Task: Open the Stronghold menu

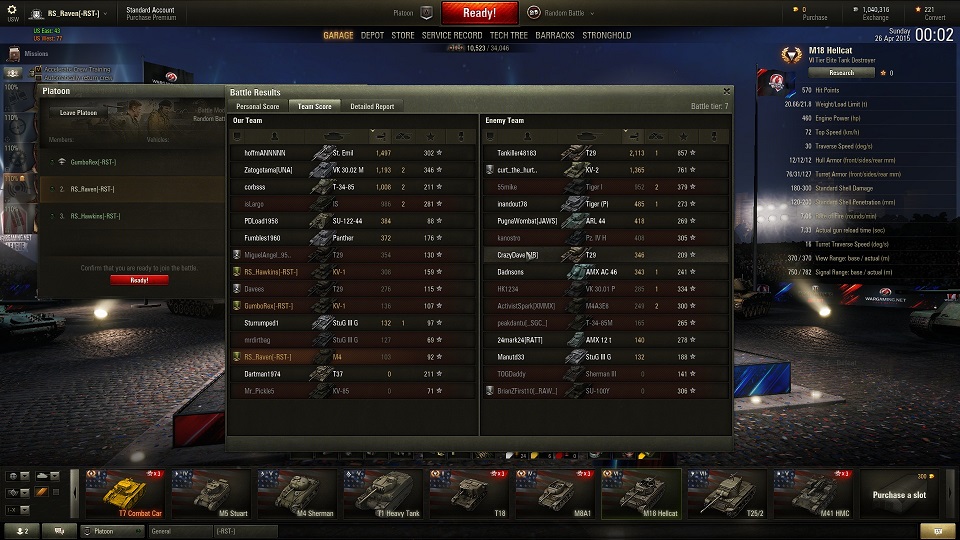Action: 607,35
